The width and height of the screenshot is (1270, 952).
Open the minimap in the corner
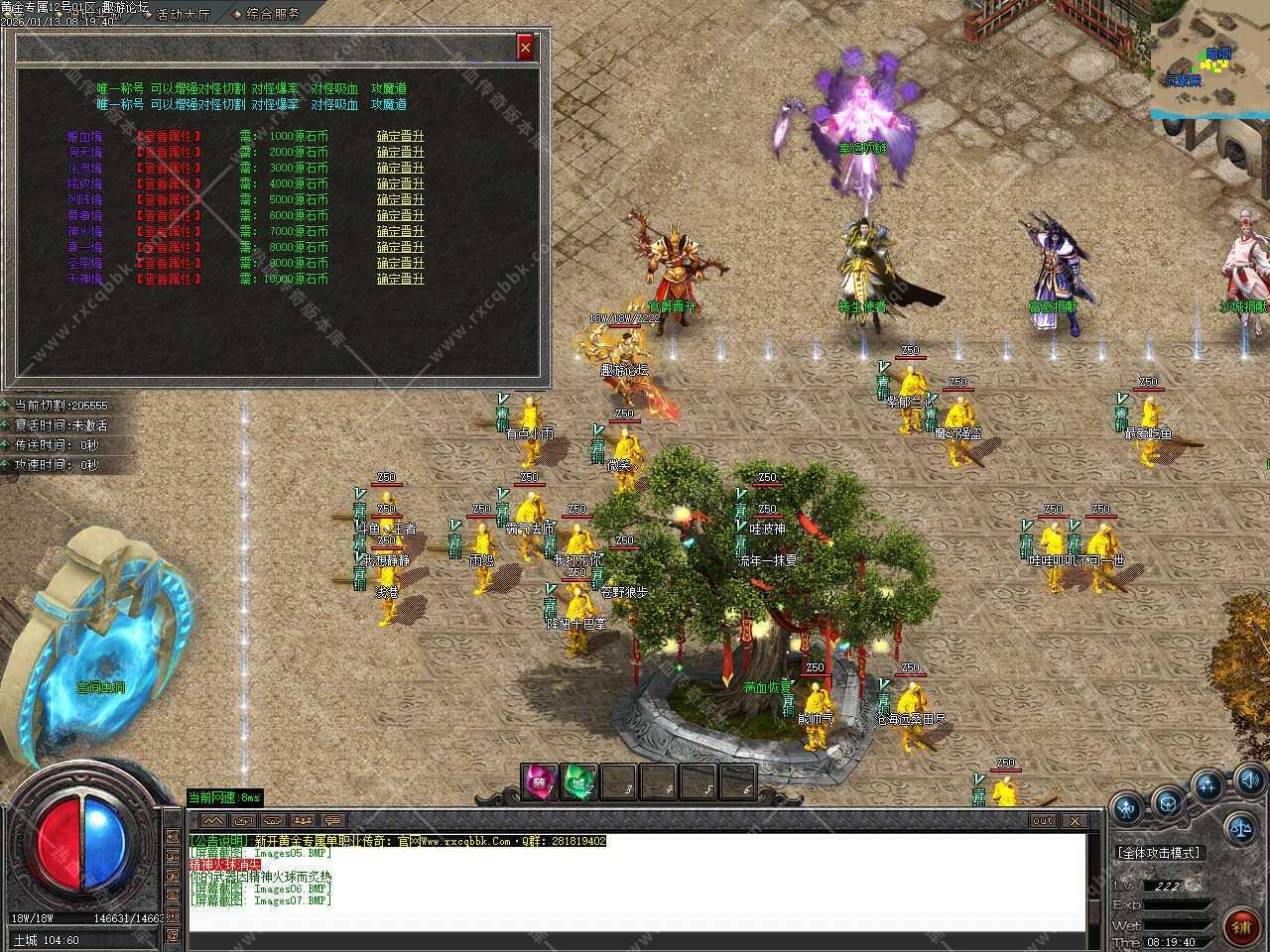tap(1210, 59)
